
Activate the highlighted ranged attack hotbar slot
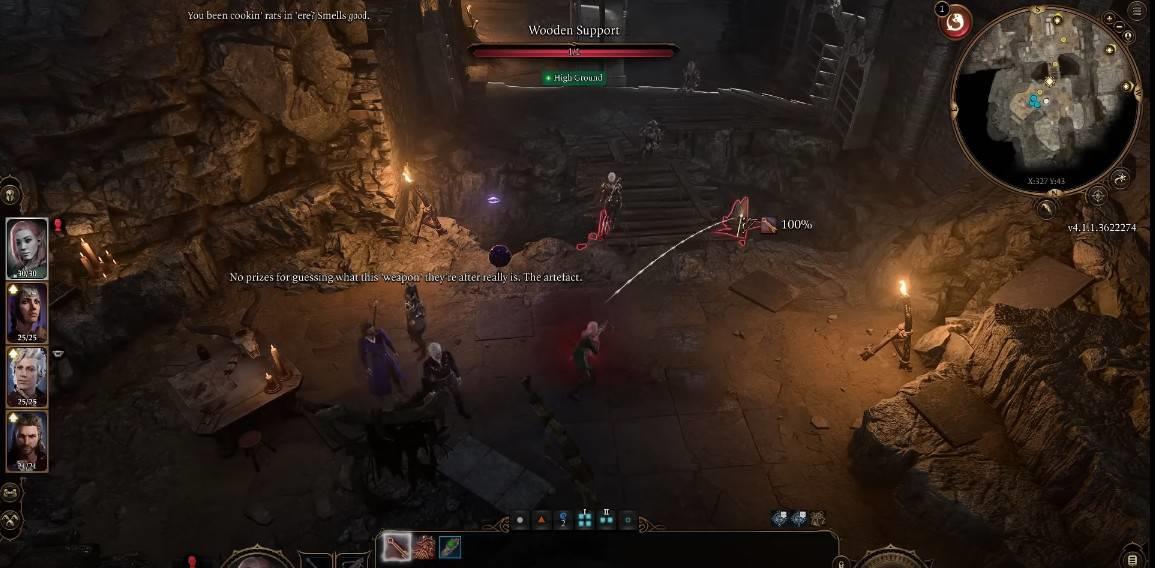[x=398, y=547]
